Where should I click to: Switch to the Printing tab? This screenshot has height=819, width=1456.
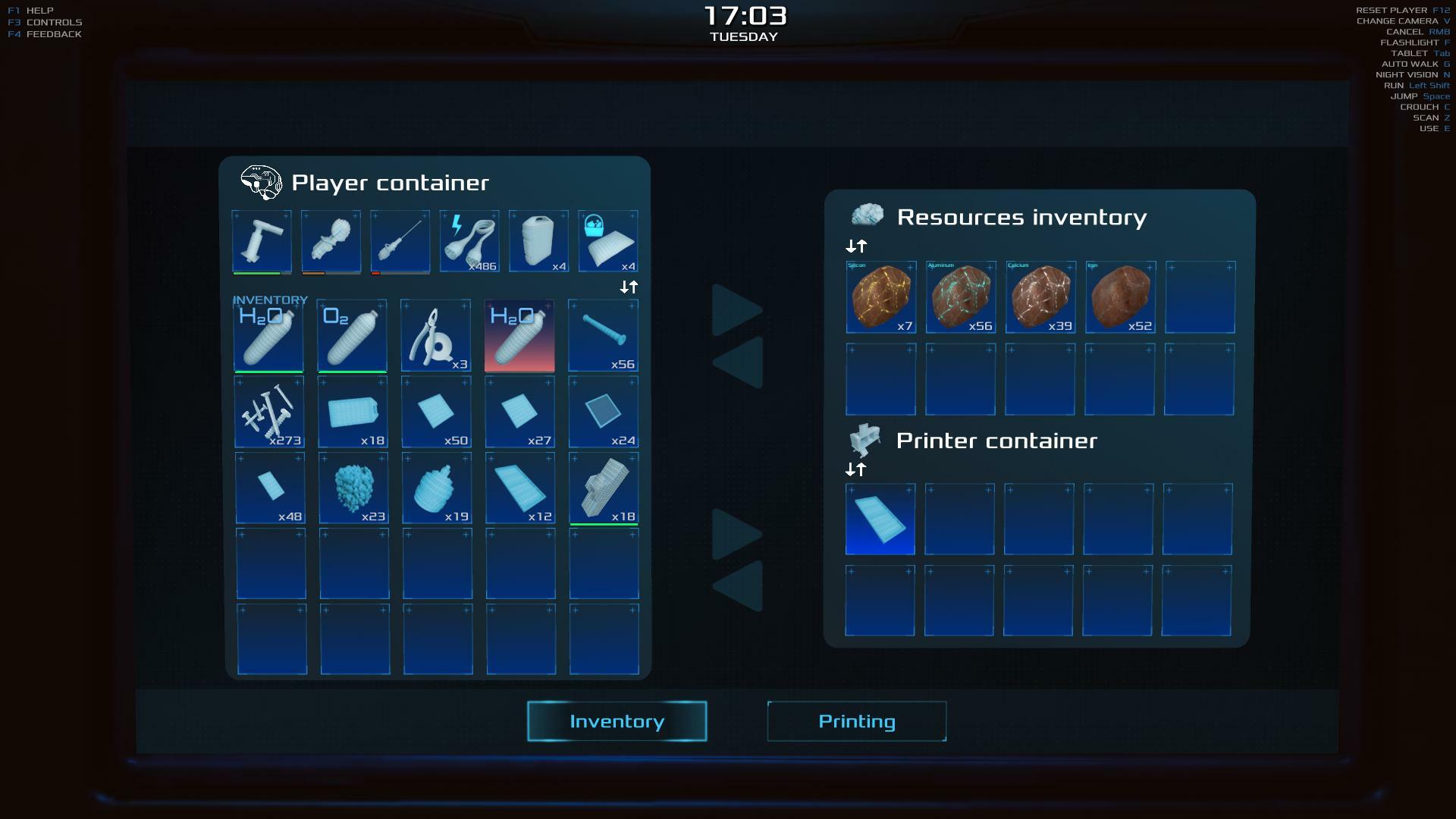coord(856,721)
